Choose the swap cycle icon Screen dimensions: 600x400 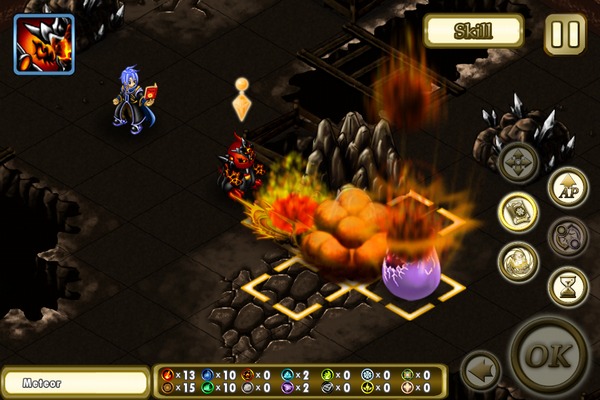(567, 237)
